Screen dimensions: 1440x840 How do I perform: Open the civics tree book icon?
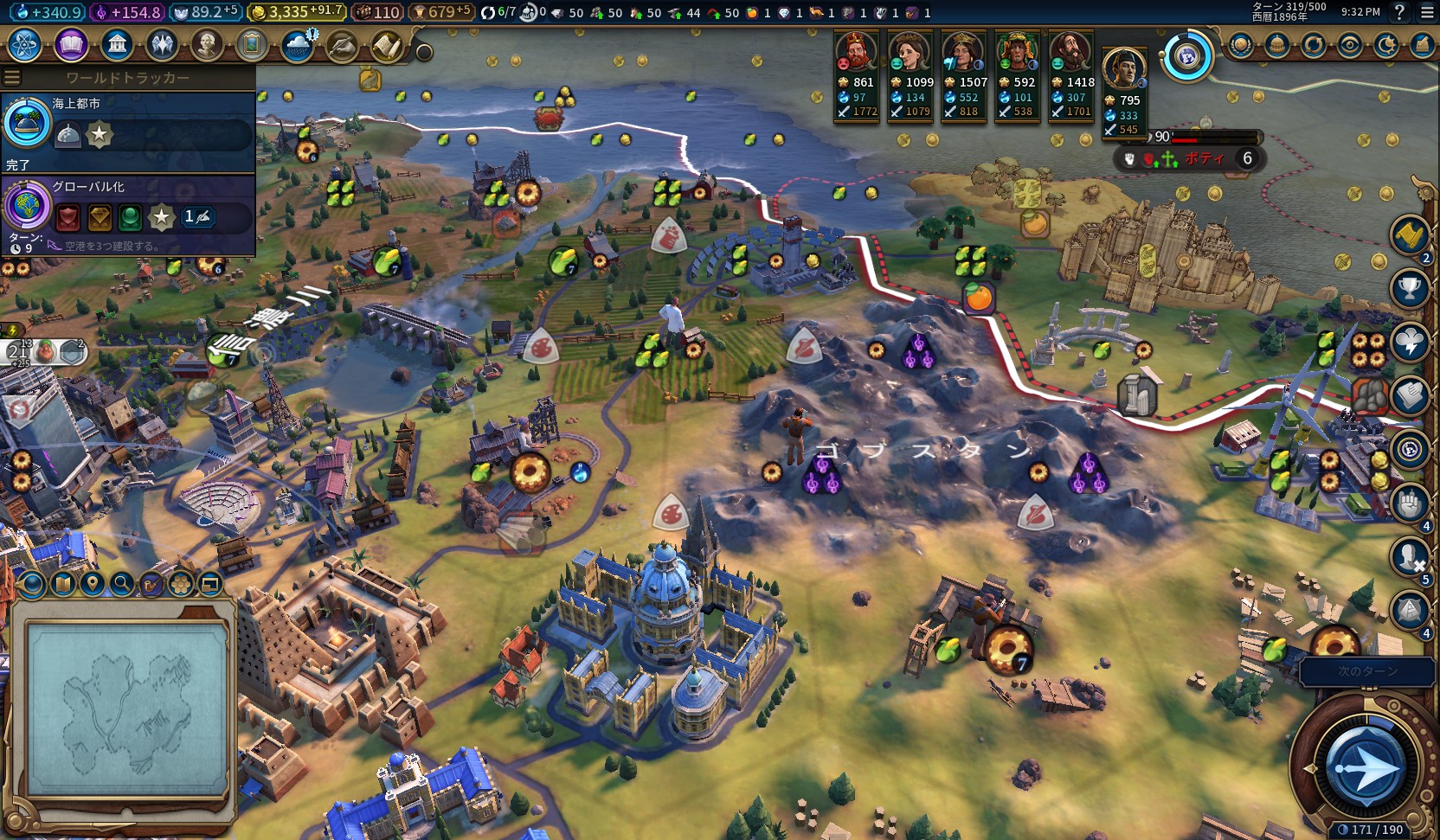coord(71,44)
